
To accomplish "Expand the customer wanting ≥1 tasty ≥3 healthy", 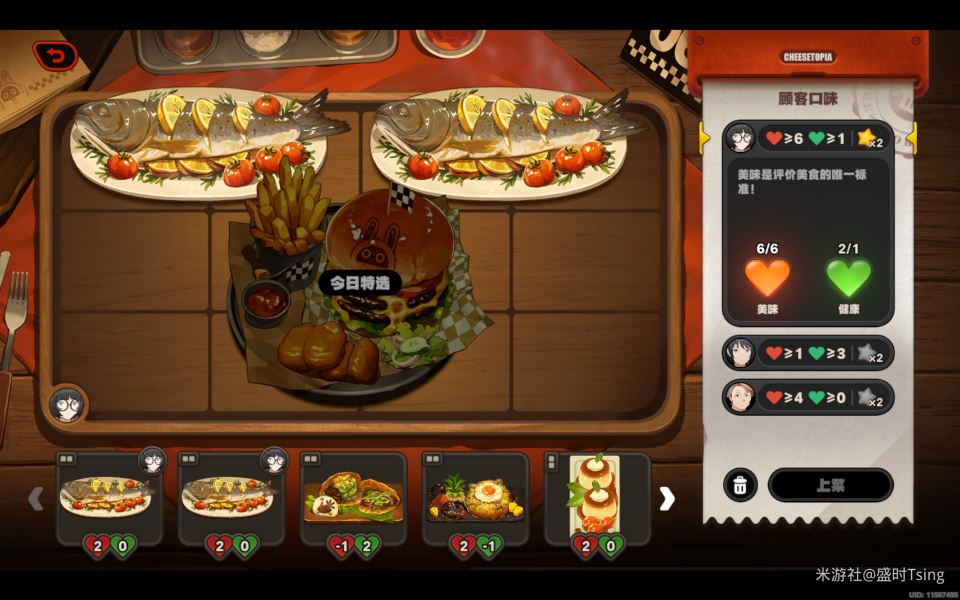I will [808, 353].
